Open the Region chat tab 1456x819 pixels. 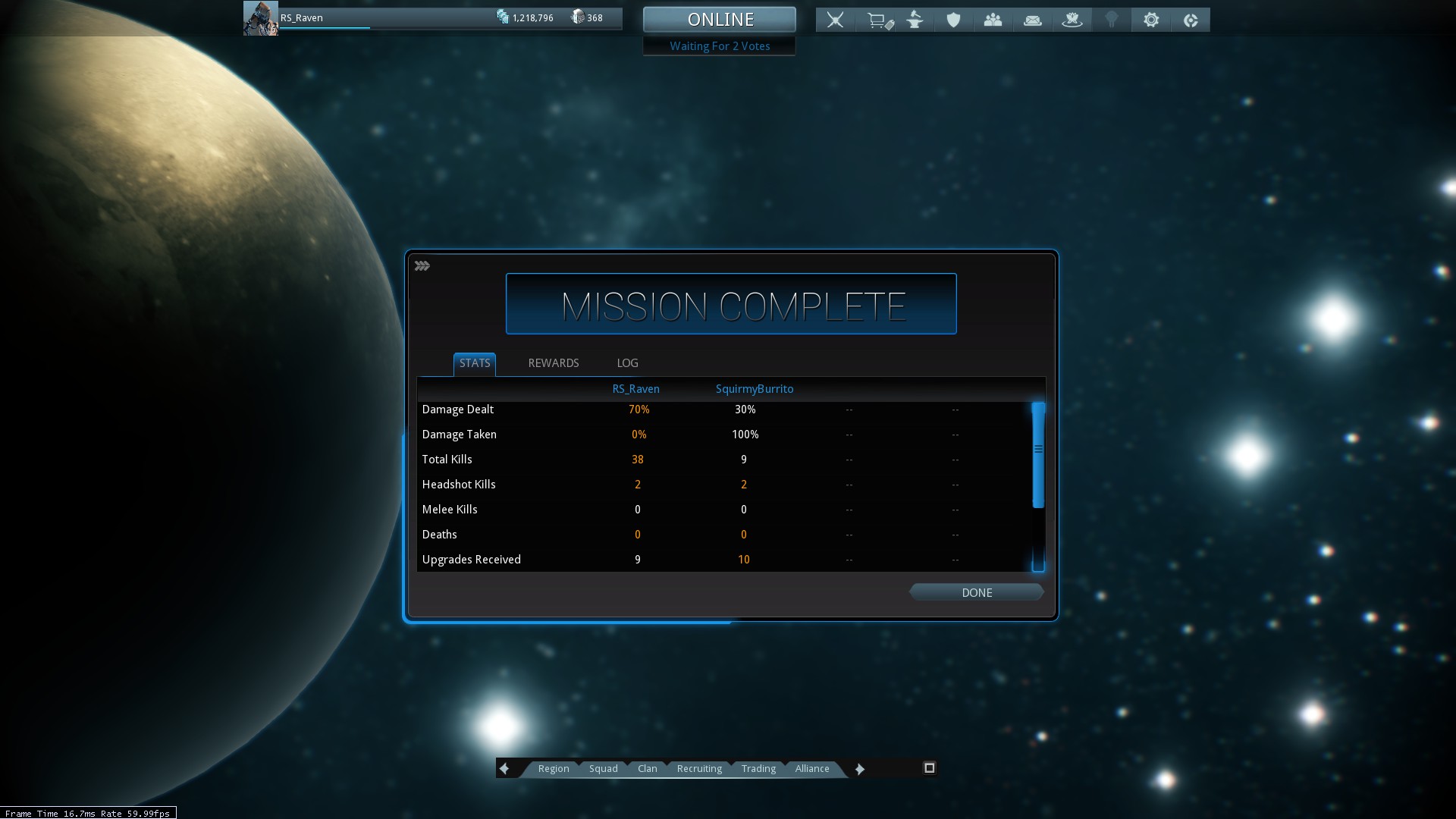click(x=553, y=768)
